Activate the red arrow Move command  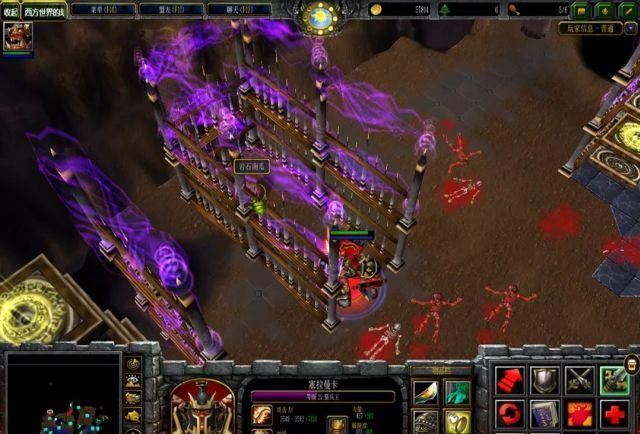click(x=510, y=379)
